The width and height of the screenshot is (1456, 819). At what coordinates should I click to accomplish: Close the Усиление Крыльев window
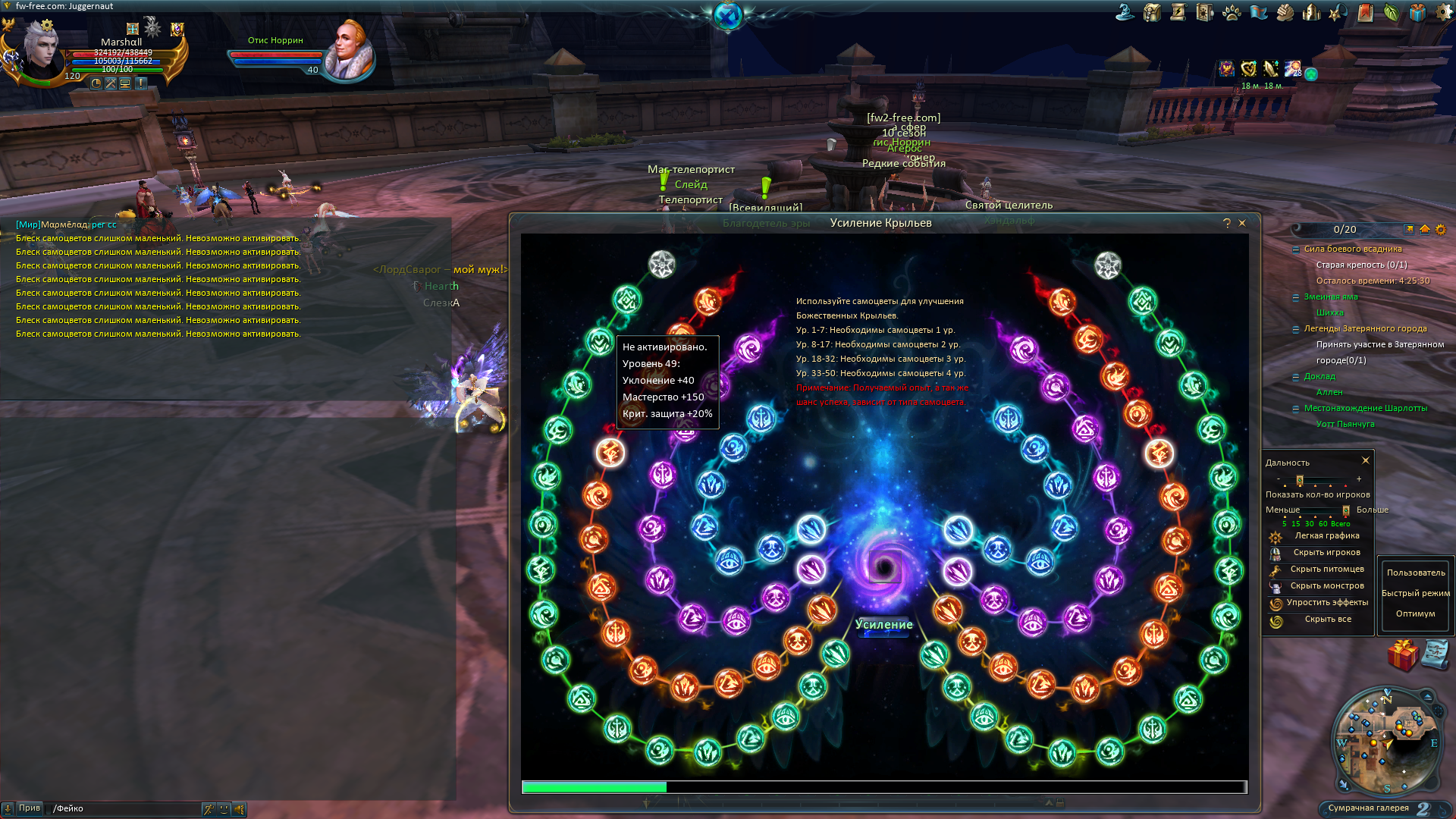click(x=1242, y=223)
